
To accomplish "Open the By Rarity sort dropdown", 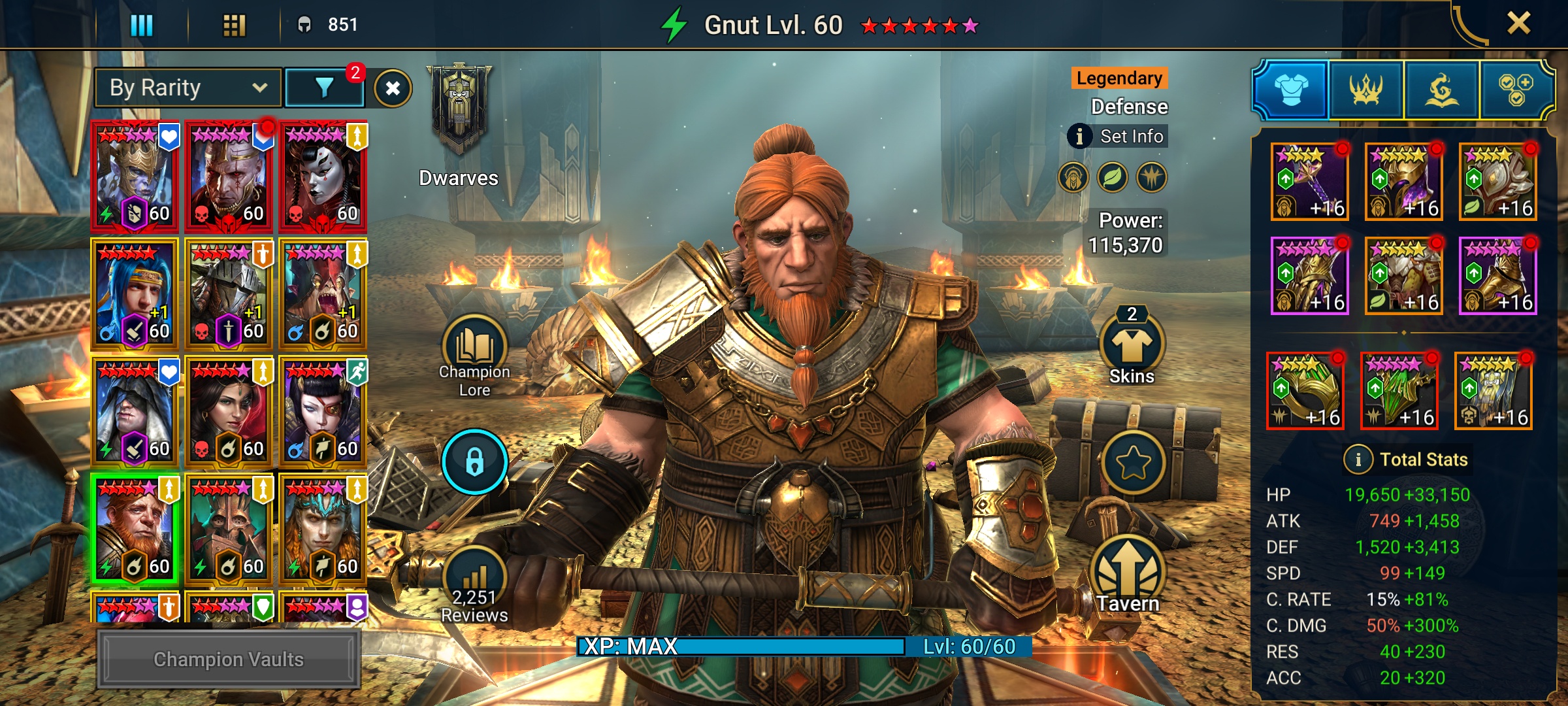I will (188, 88).
